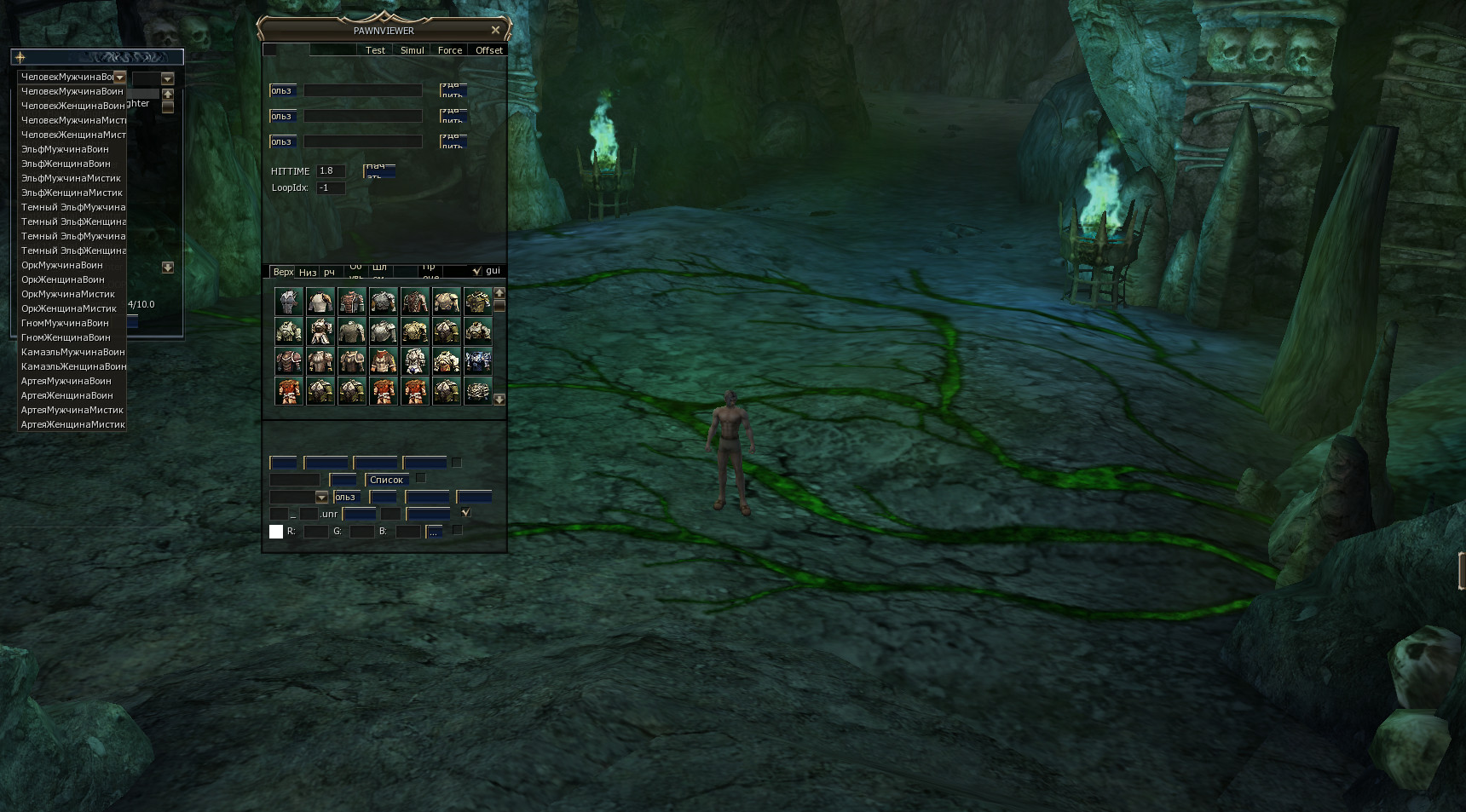The height and width of the screenshot is (812, 1466).
Task: Switch to the Offset tab
Action: tap(488, 50)
